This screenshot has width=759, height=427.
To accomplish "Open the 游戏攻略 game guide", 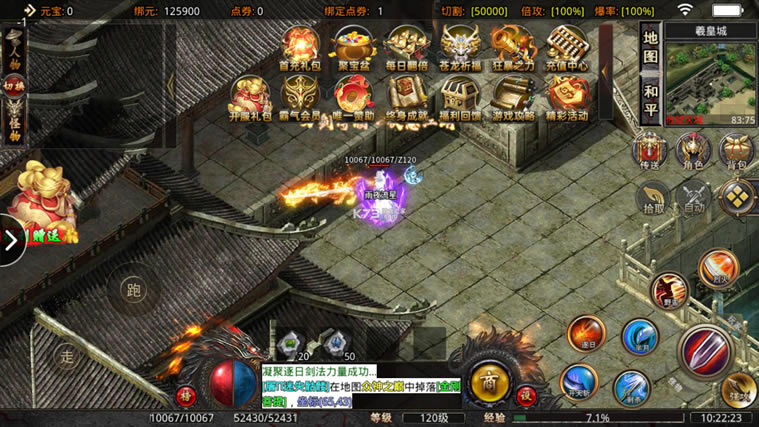I will [x=513, y=98].
